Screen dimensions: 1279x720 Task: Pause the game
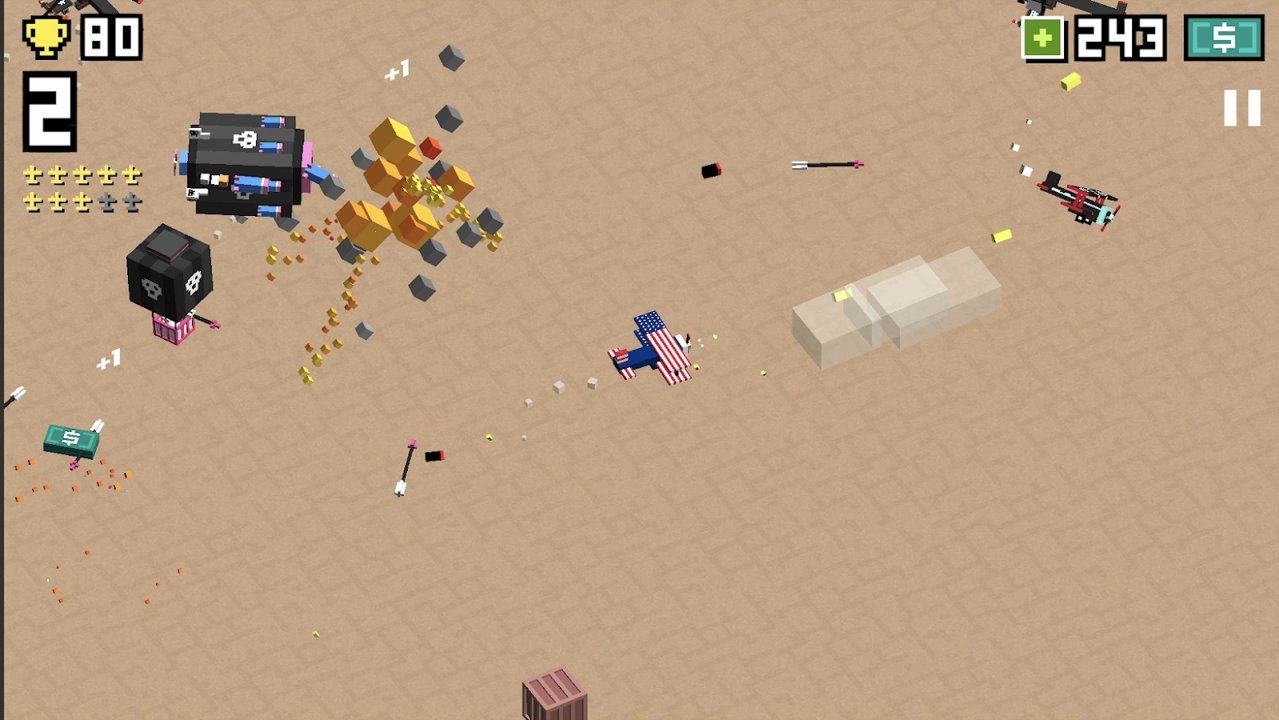click(1242, 107)
